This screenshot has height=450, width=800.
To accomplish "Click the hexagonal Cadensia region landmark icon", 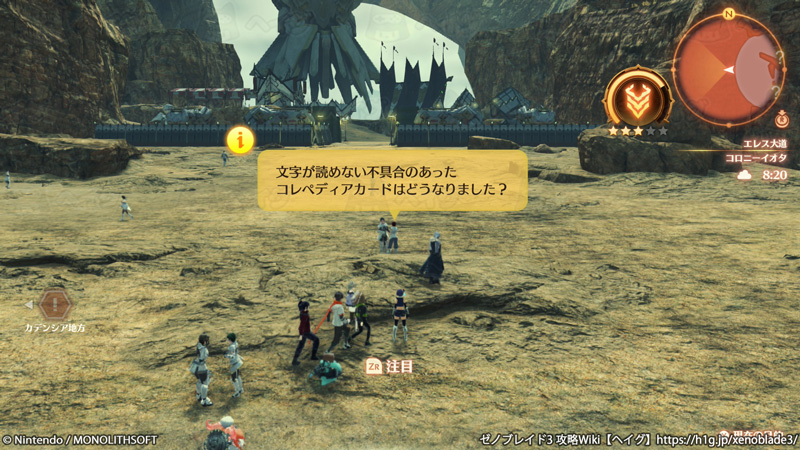I will (x=56, y=304).
